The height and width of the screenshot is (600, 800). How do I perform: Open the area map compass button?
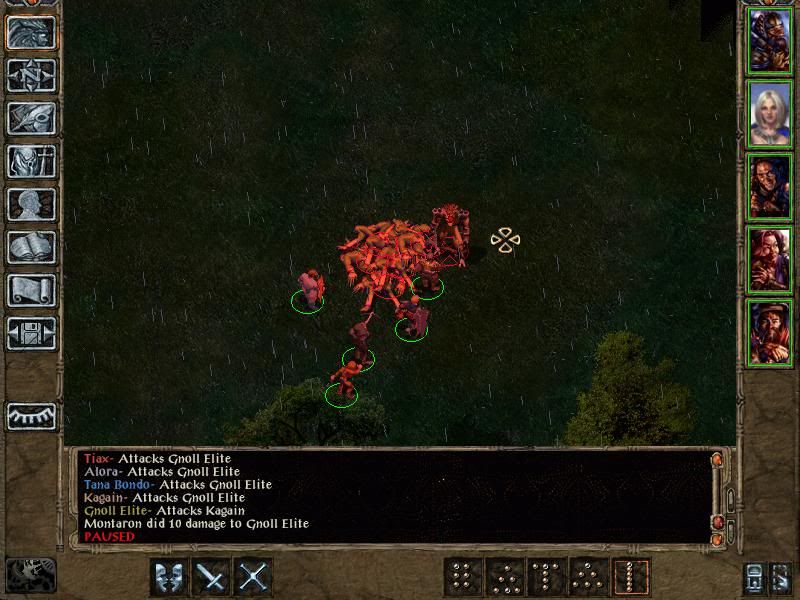coord(31,75)
